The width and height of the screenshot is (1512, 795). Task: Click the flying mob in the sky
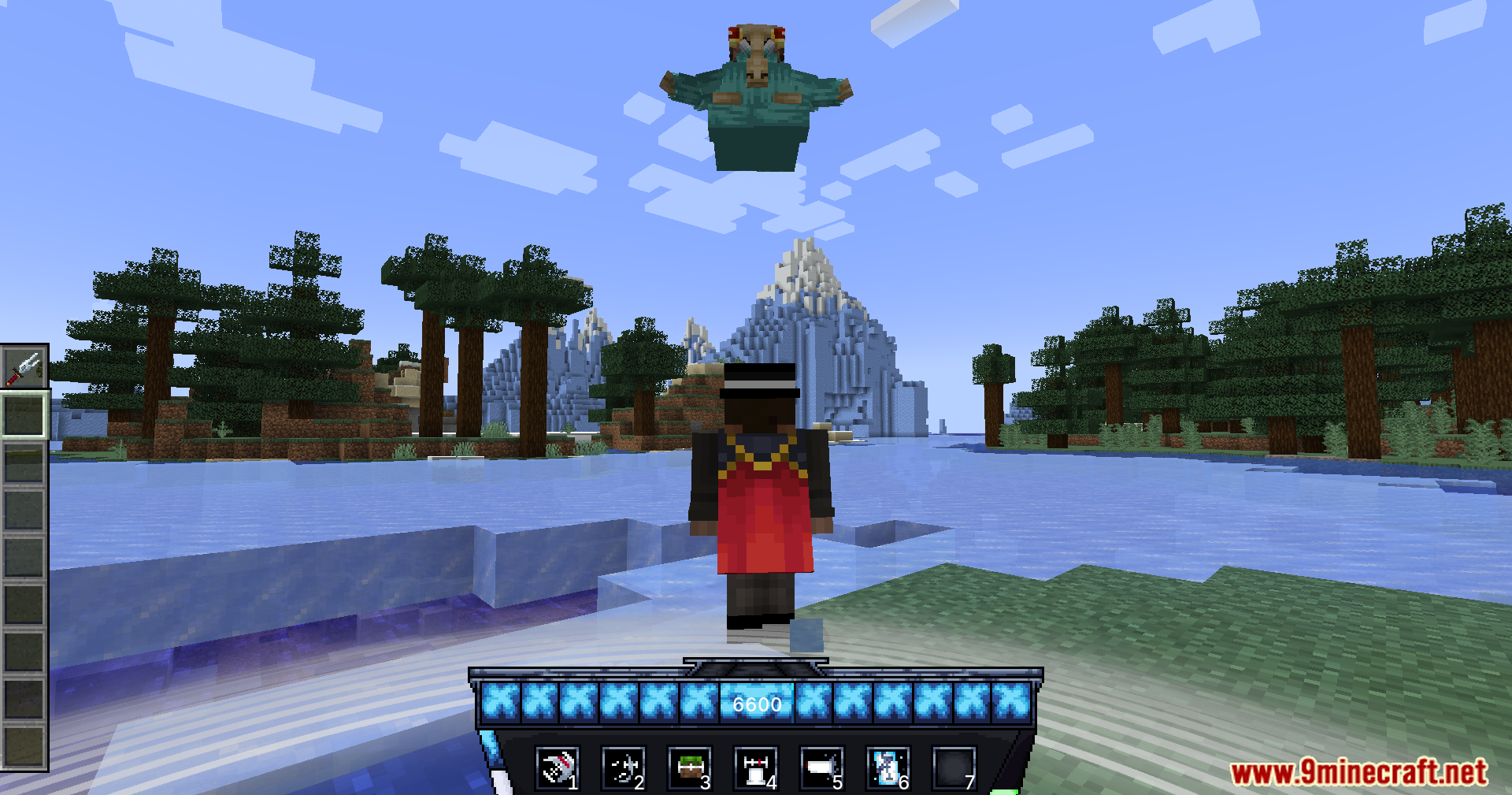pyautogui.click(x=754, y=95)
